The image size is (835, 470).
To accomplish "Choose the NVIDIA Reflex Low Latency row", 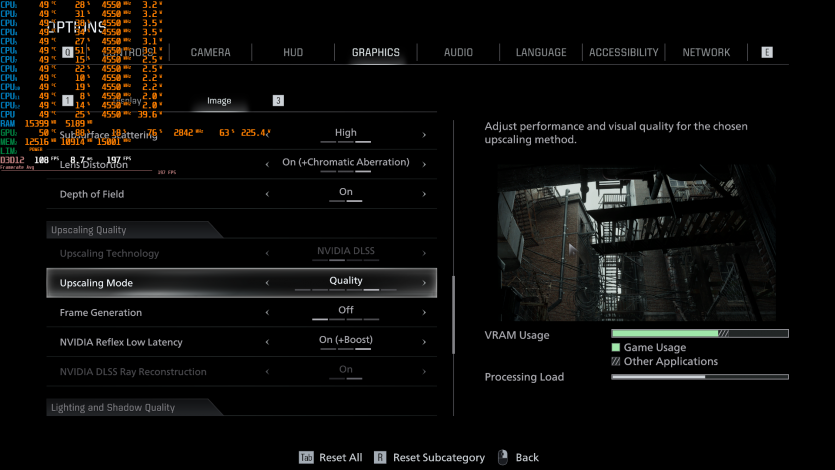I will (241, 342).
